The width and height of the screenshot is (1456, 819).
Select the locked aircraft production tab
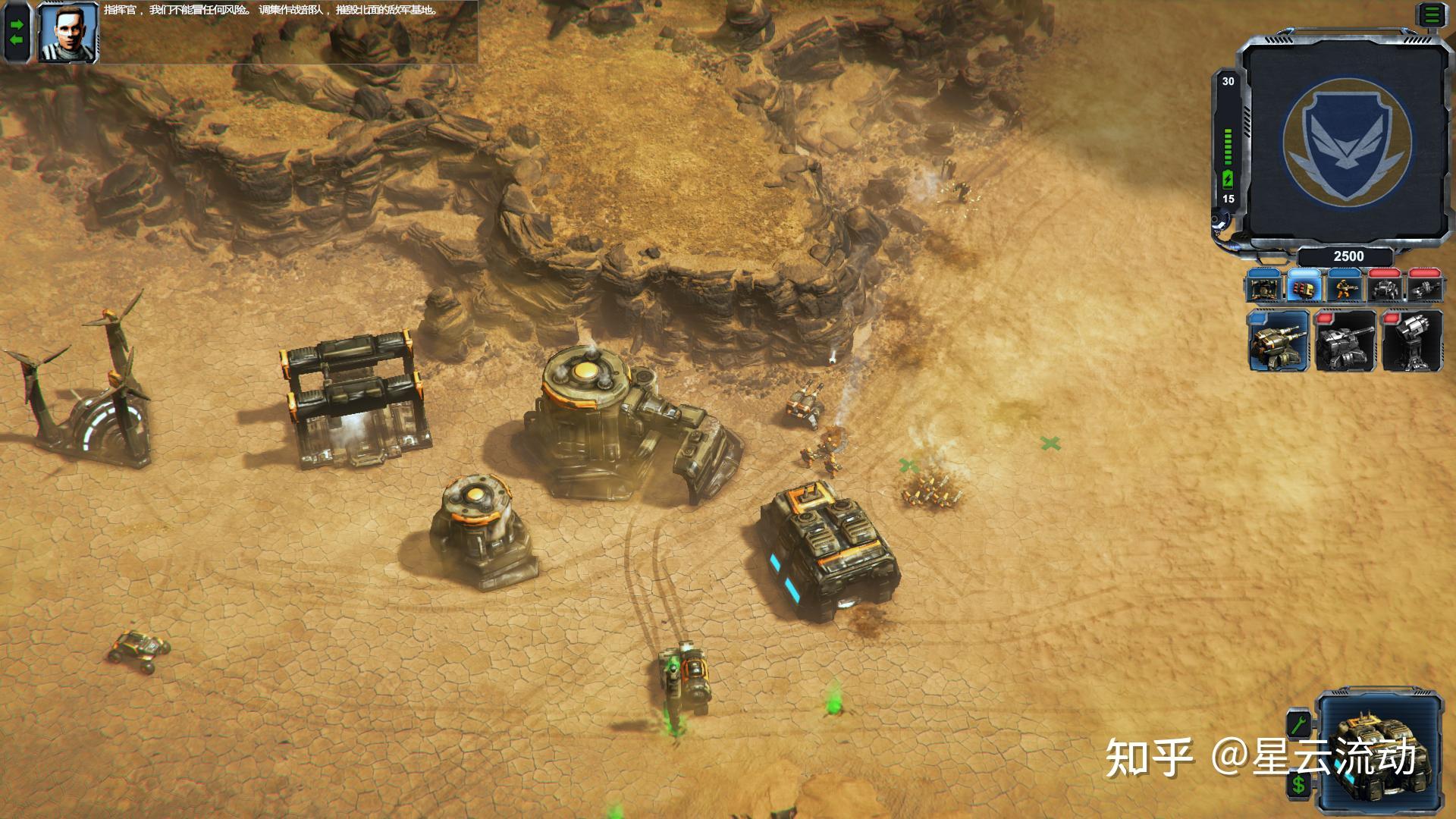[1424, 288]
